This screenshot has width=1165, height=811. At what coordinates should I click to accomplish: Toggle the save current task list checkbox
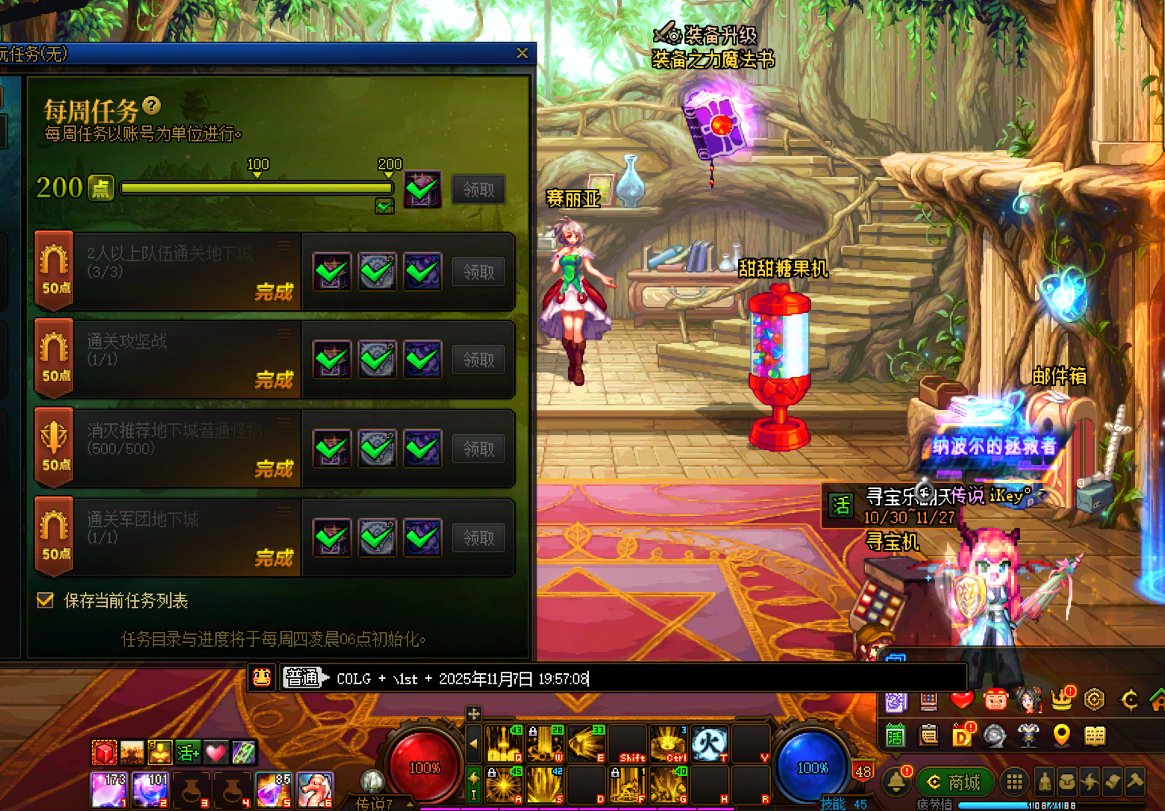point(45,600)
